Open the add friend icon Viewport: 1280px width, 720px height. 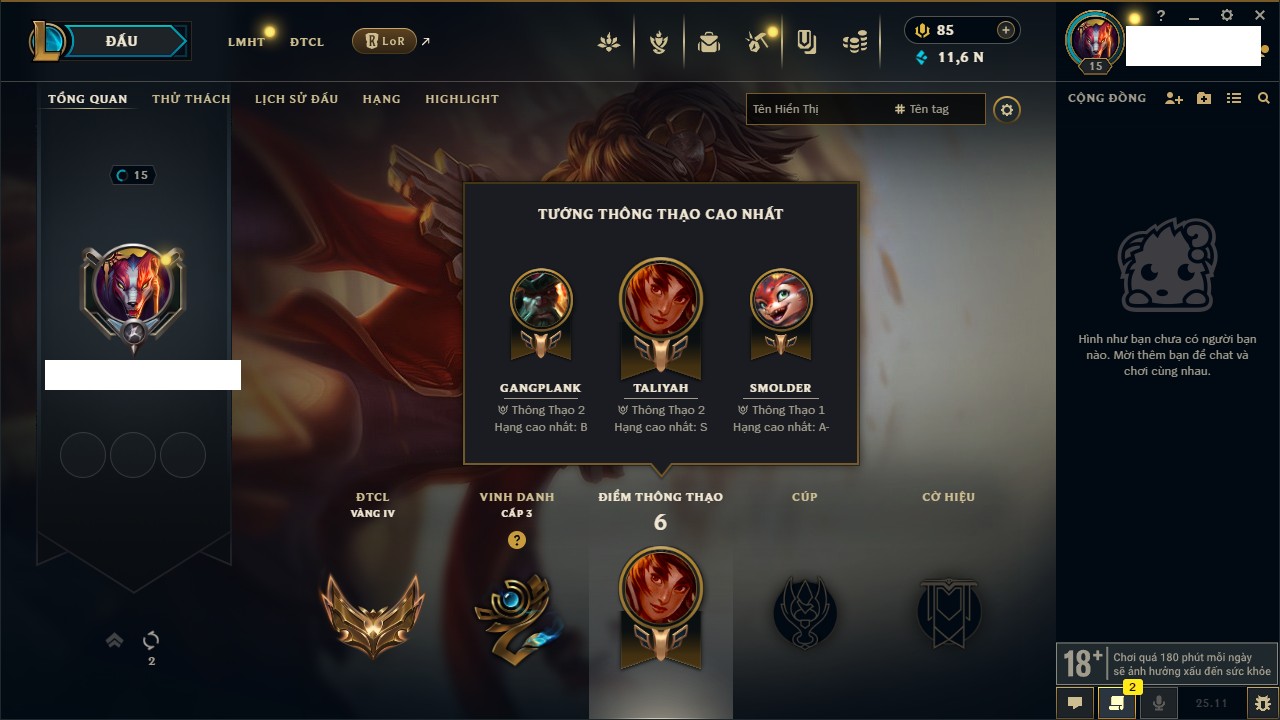pos(1174,98)
